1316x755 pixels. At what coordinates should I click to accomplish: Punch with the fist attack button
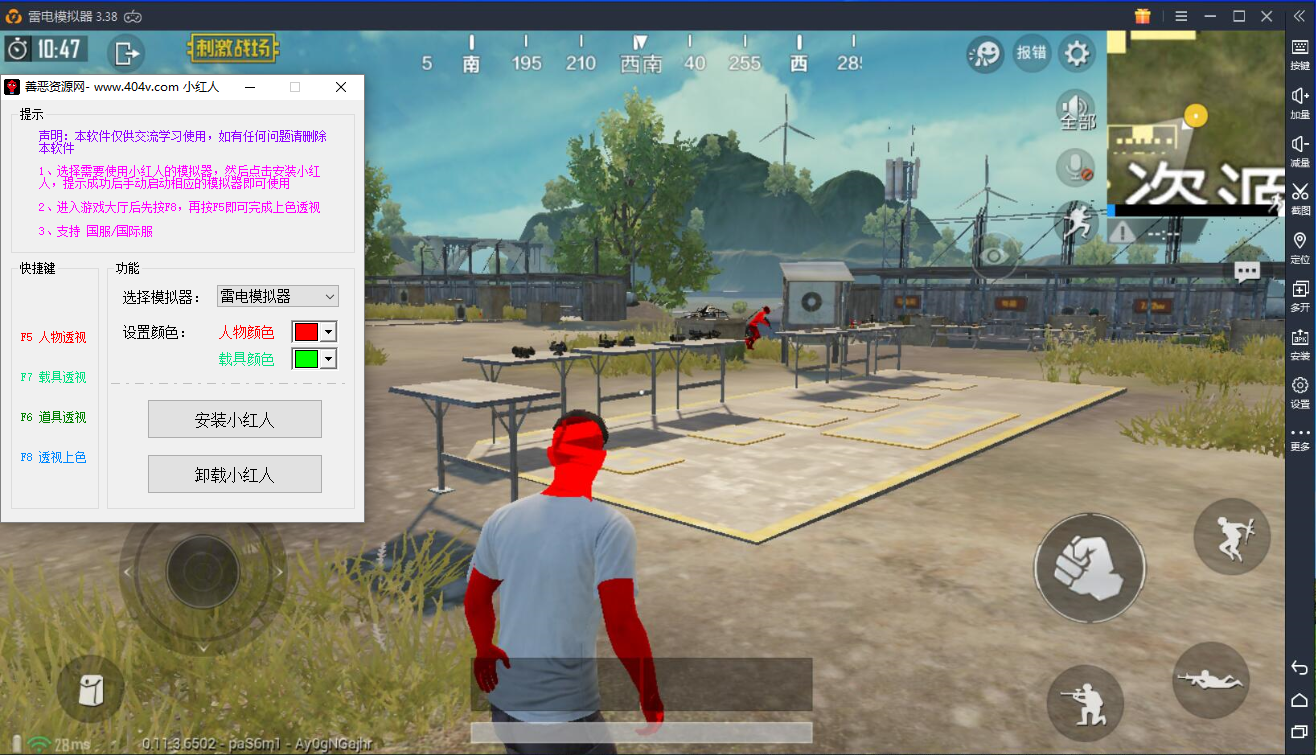[x=1089, y=568]
